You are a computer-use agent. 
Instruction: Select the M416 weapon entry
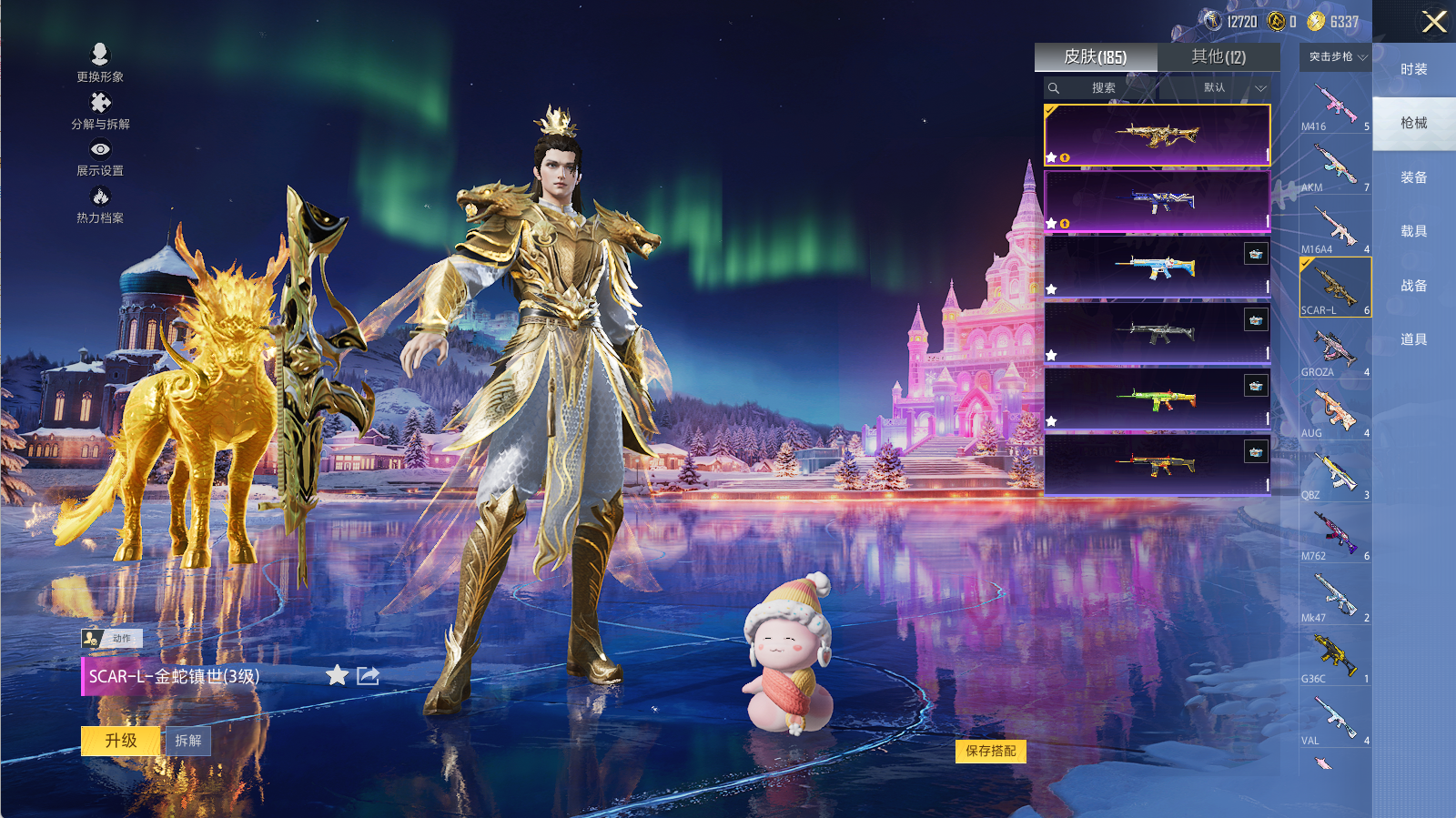pyautogui.click(x=1334, y=106)
